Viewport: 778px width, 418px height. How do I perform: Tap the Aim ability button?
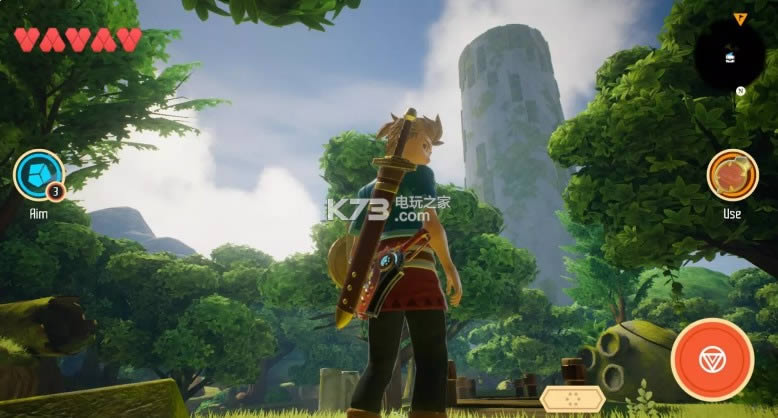(38, 175)
